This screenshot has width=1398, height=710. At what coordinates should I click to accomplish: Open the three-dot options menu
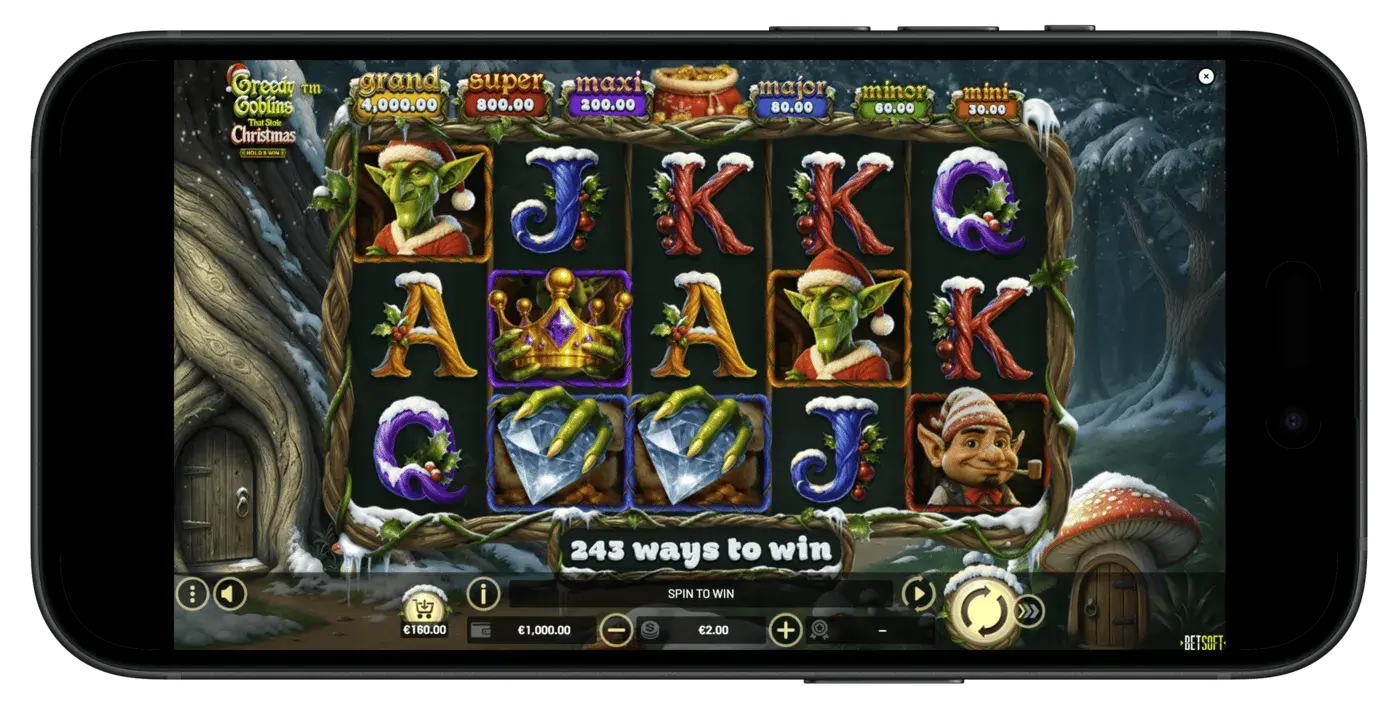(191, 594)
